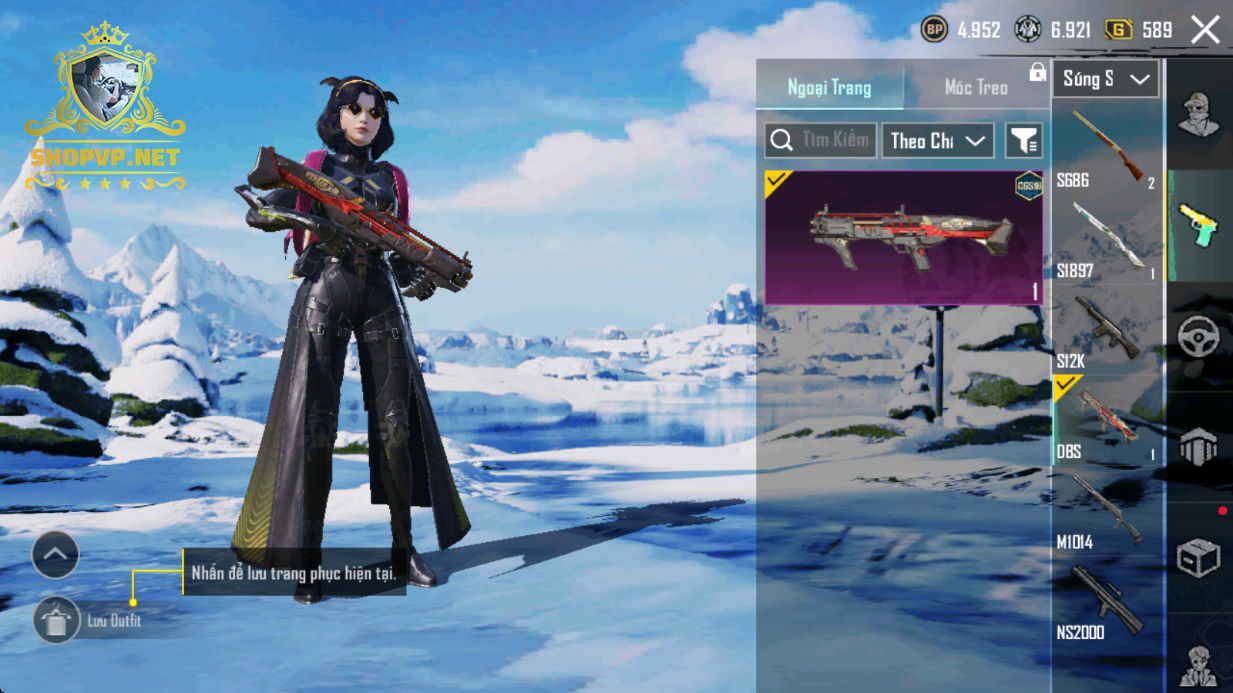Switch to the Ngoại Trang tab
The width and height of the screenshot is (1233, 693).
(x=829, y=88)
